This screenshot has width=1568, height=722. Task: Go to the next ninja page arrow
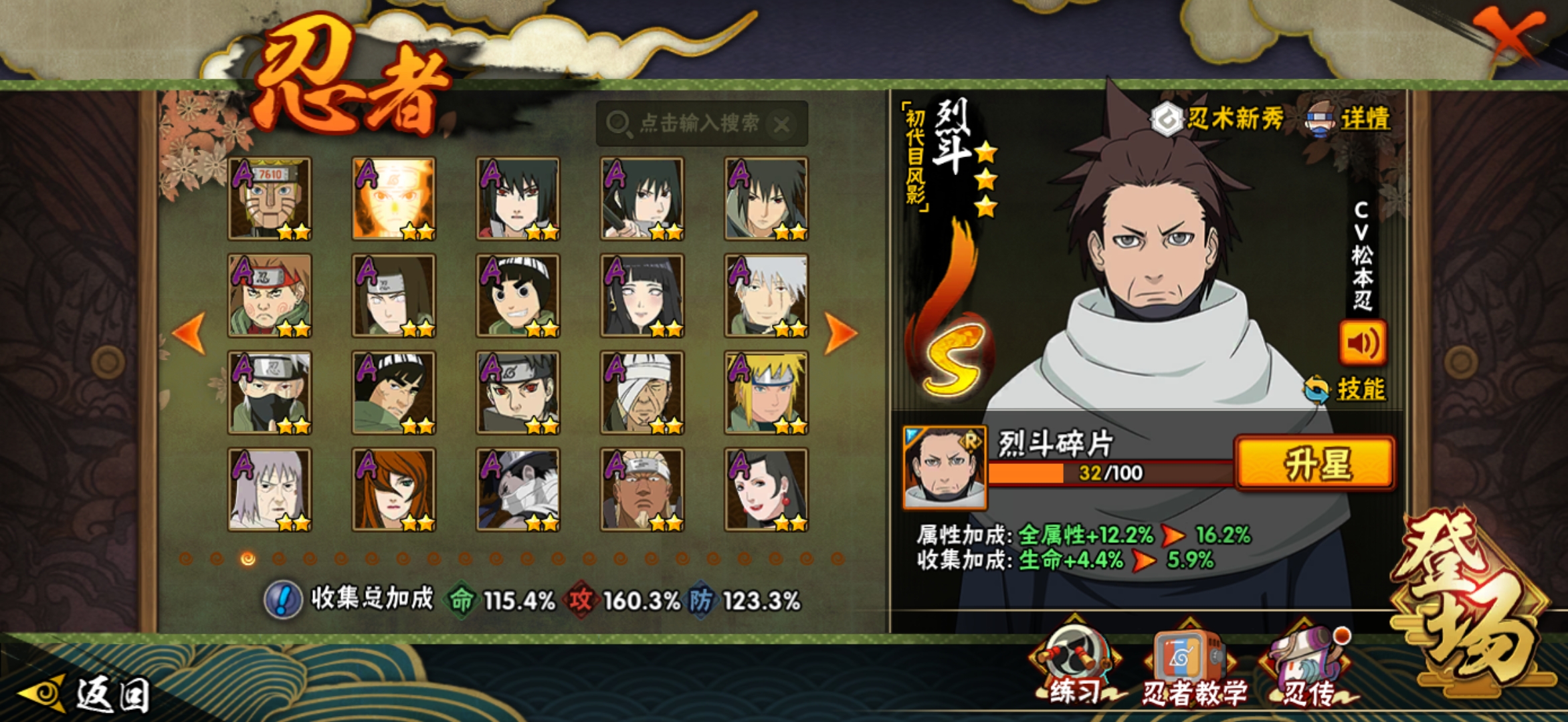839,332
